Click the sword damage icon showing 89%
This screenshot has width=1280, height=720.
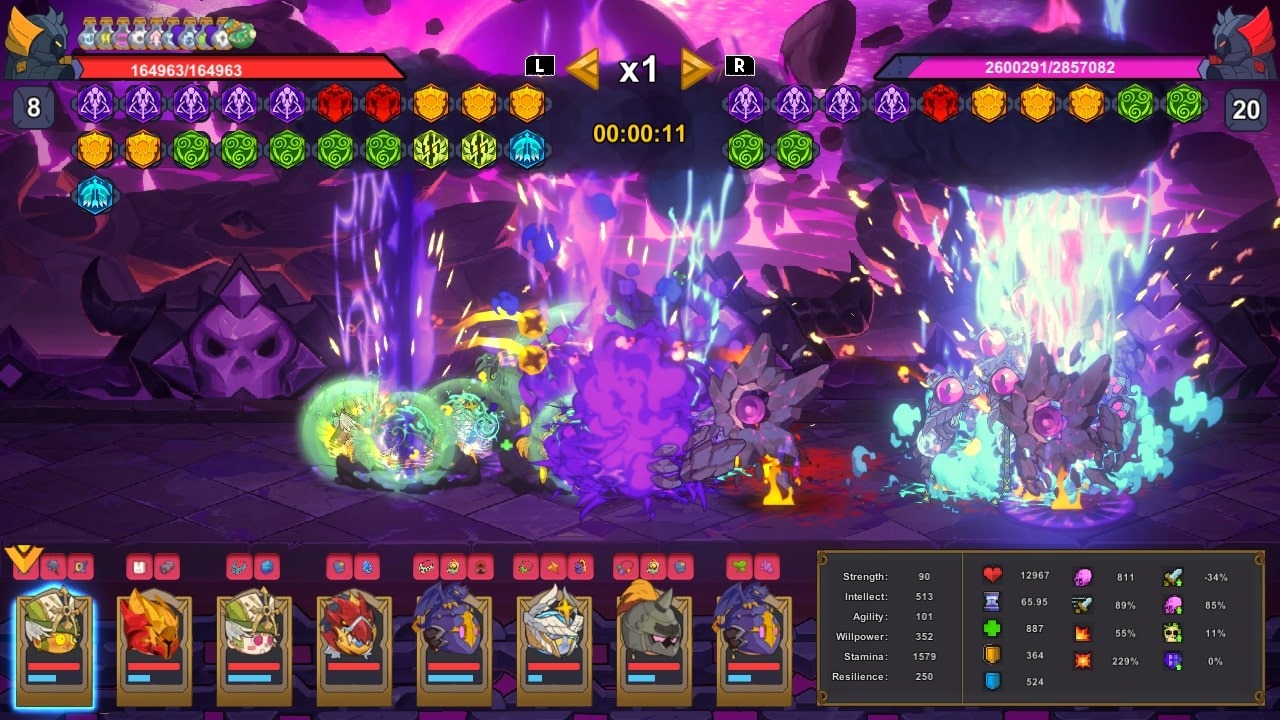(1082, 603)
